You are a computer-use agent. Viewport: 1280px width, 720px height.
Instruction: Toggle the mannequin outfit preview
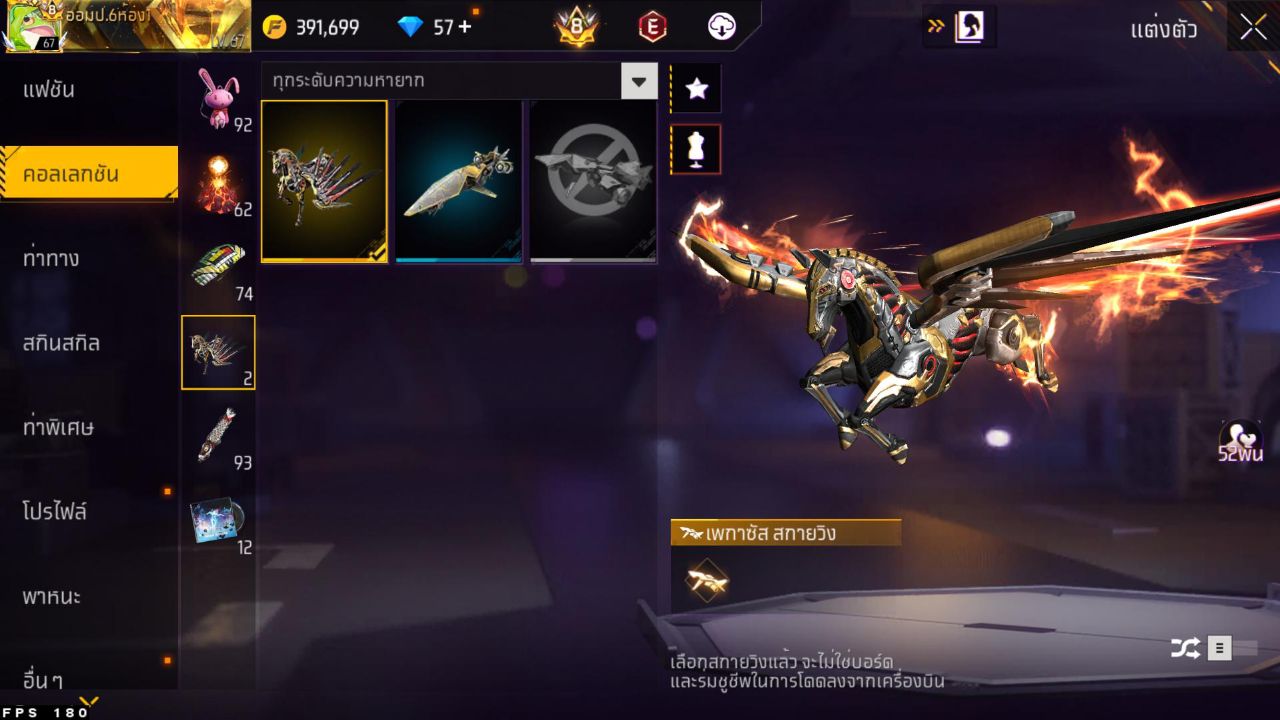[696, 148]
